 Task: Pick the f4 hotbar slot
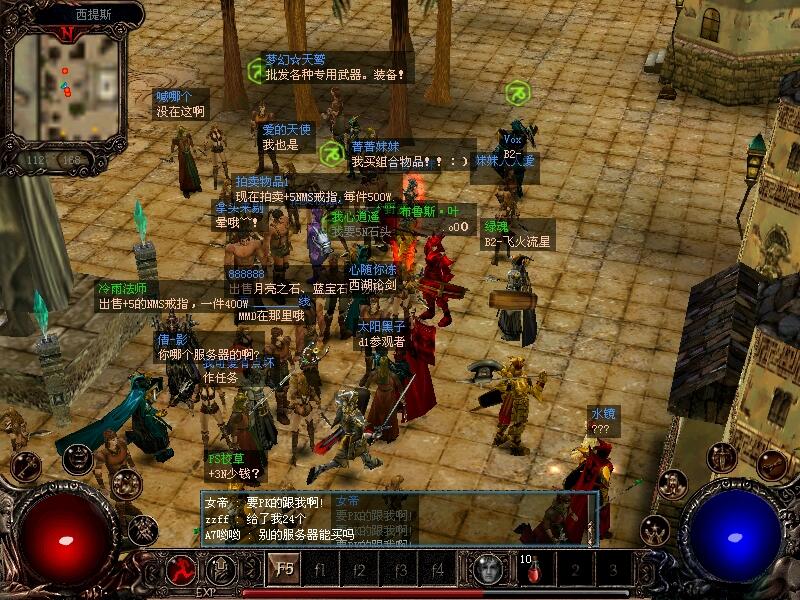(x=438, y=570)
